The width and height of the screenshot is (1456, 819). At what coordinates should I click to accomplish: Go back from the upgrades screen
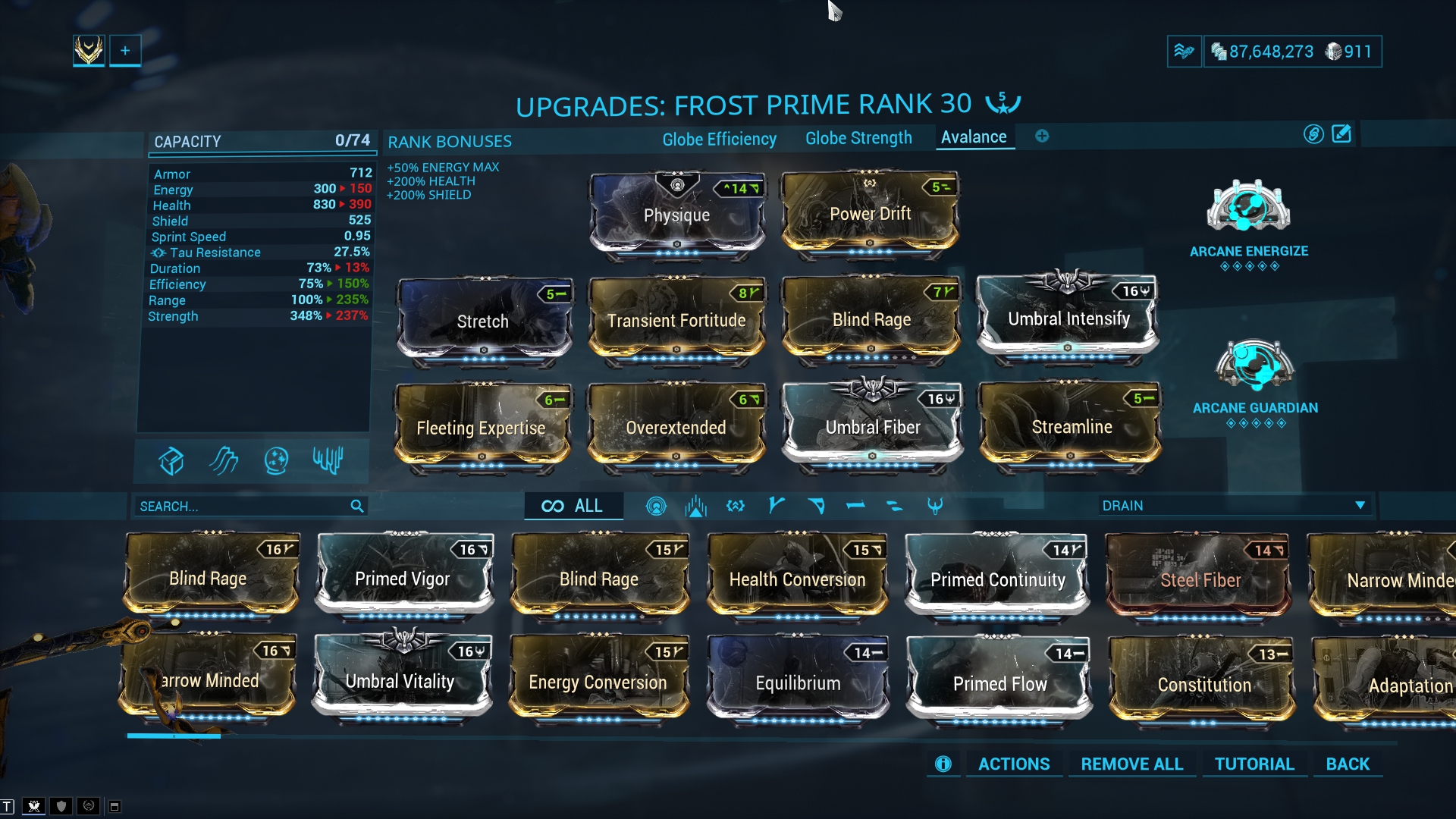(1348, 764)
